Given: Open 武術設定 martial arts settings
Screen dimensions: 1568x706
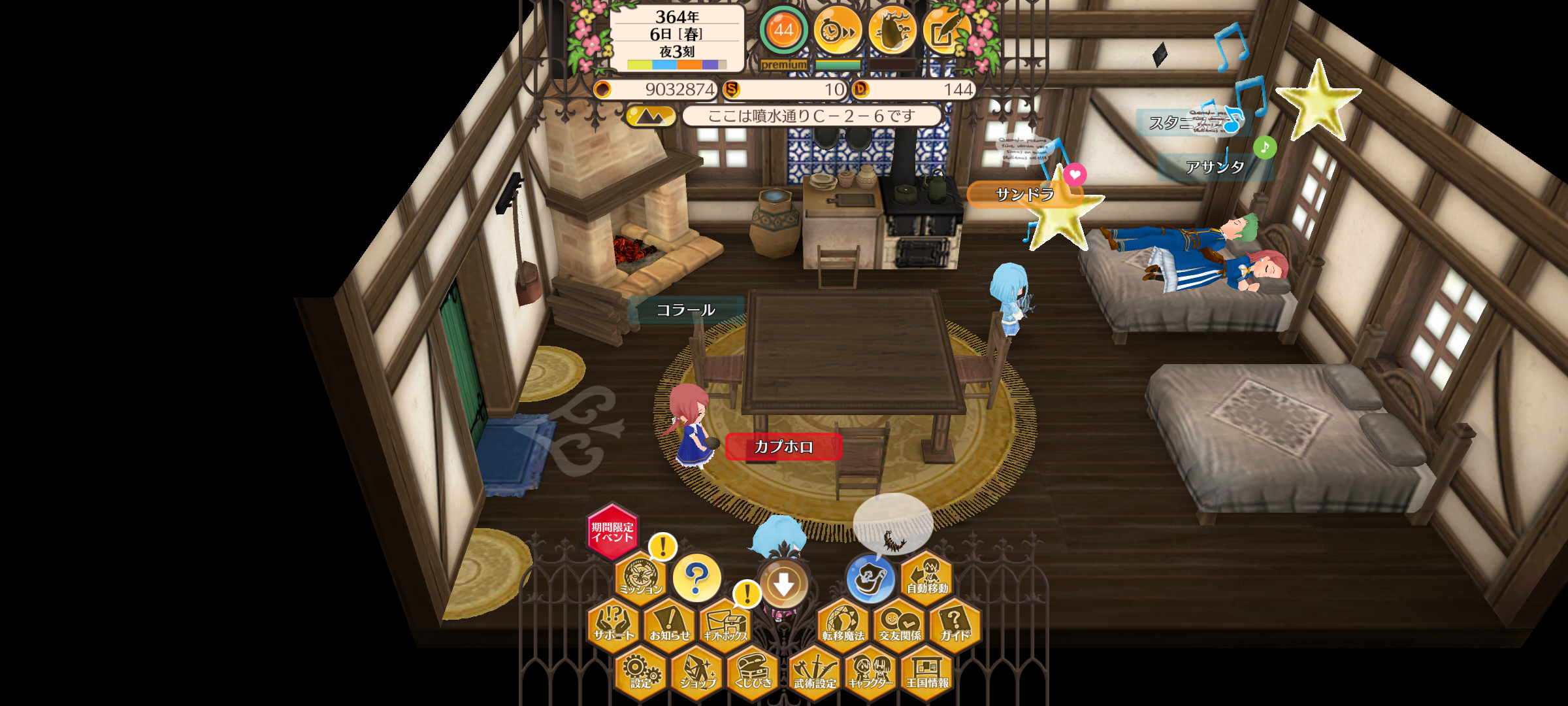Looking at the screenshot, I should tap(815, 672).
